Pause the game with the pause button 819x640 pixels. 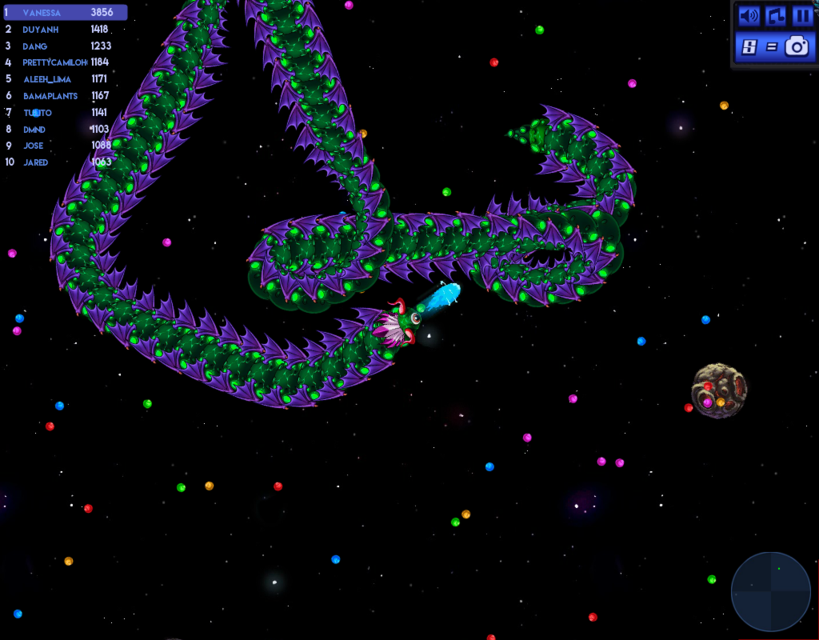coord(802,16)
